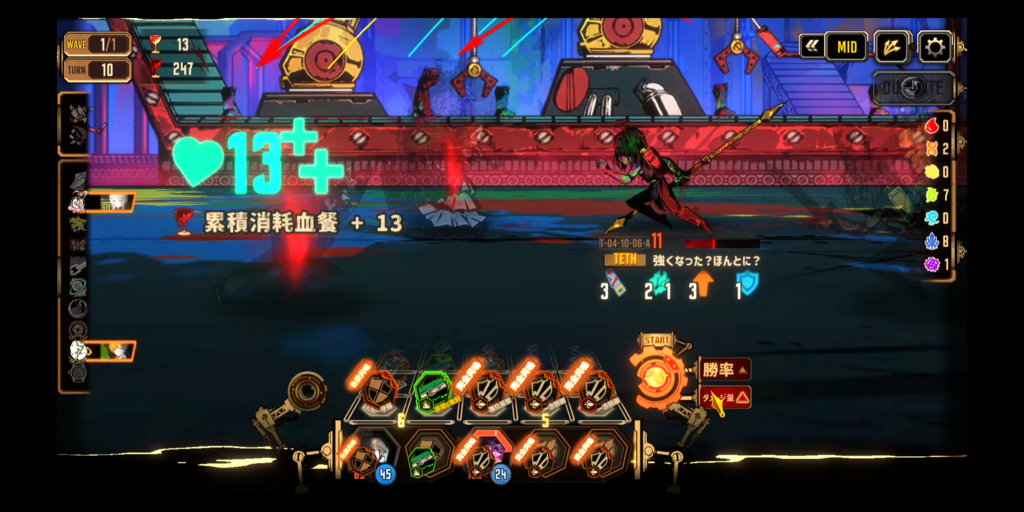Open the gear settings menu
The width and height of the screenshot is (1024, 512).
(935, 46)
